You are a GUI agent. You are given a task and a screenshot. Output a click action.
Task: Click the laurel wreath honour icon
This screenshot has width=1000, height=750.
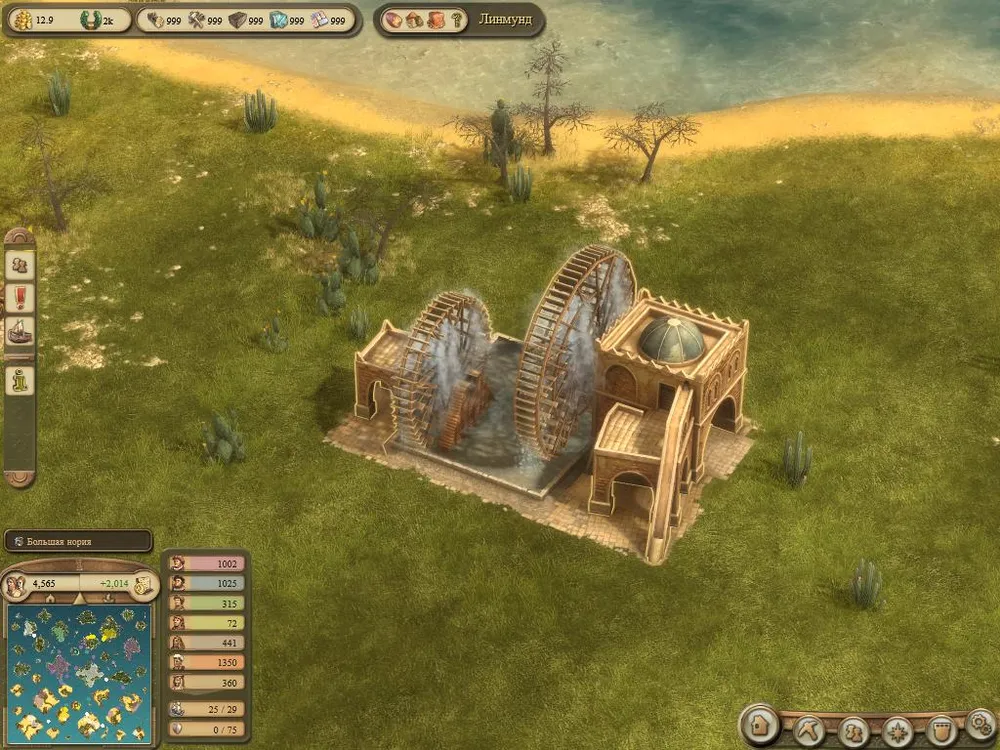point(90,19)
